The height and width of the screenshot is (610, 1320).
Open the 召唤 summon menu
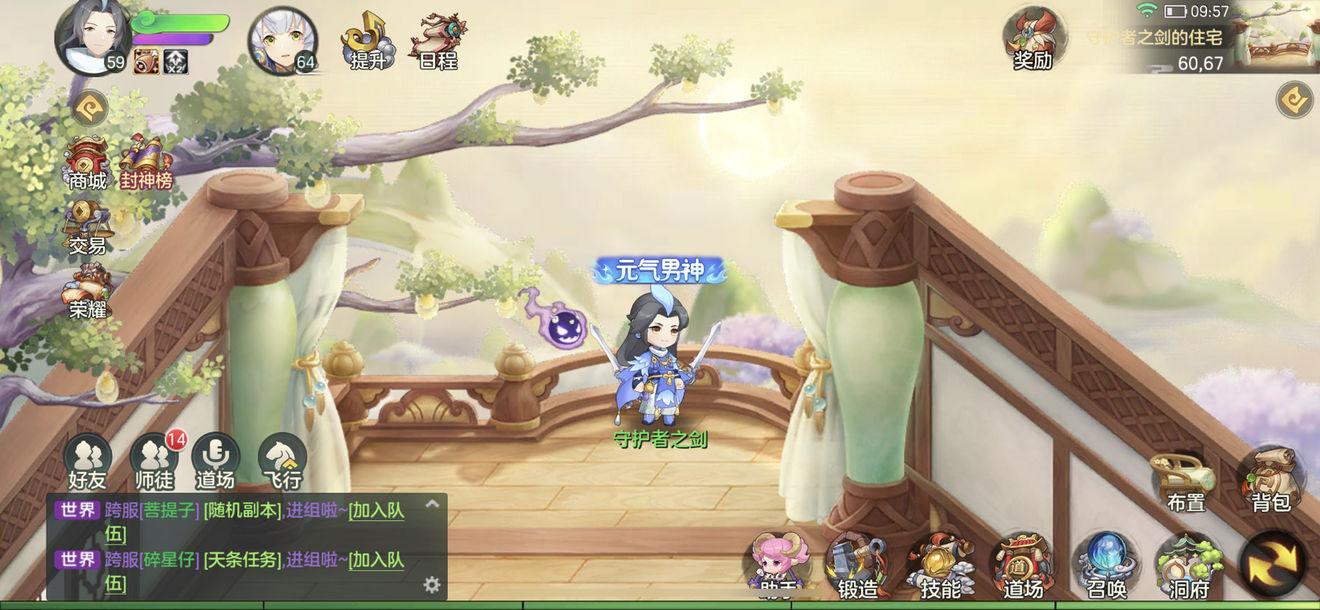[x=1104, y=567]
